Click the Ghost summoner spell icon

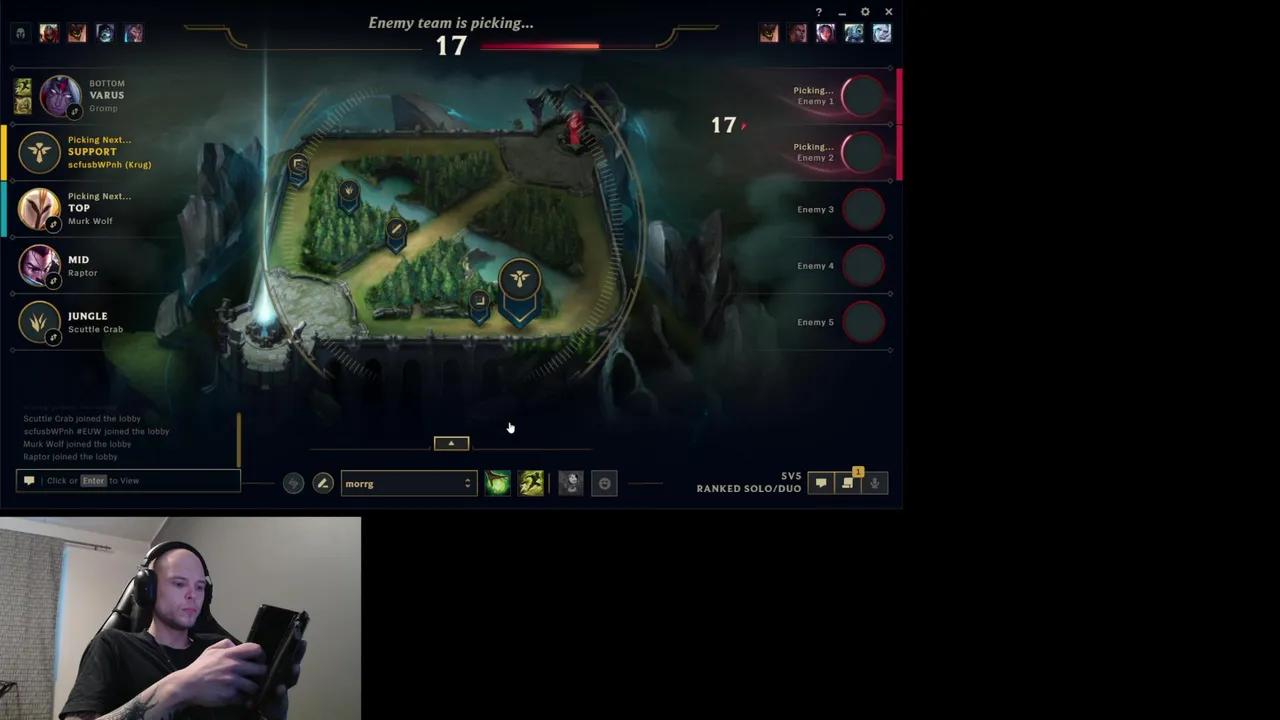[531, 483]
